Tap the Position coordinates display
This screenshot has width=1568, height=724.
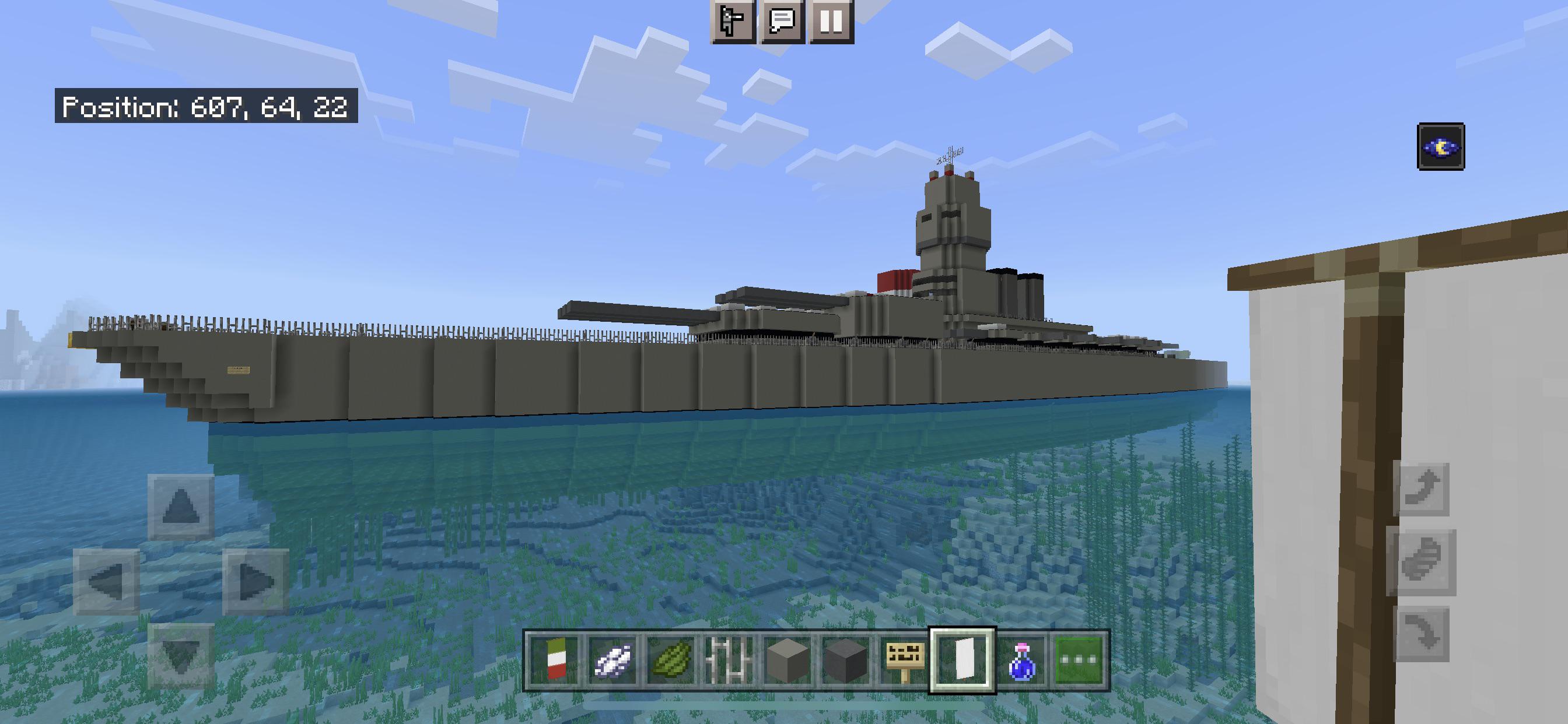pyautogui.click(x=204, y=107)
